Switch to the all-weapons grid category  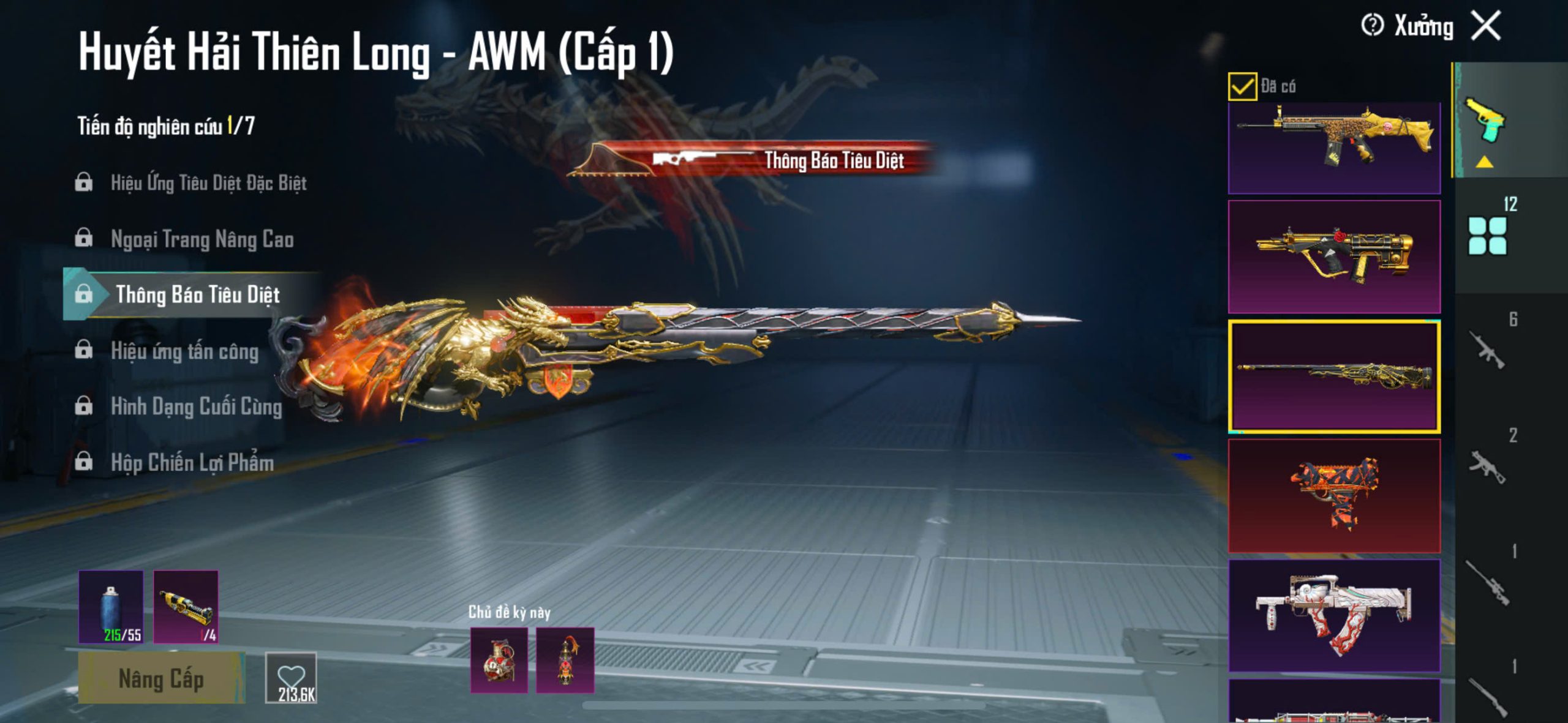coord(1487,236)
